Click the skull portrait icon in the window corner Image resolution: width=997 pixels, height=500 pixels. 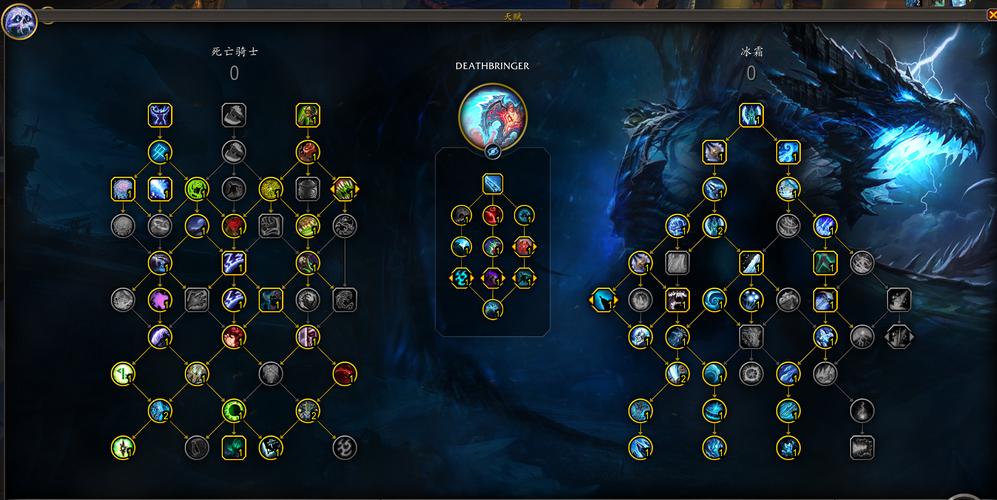pyautogui.click(x=19, y=21)
